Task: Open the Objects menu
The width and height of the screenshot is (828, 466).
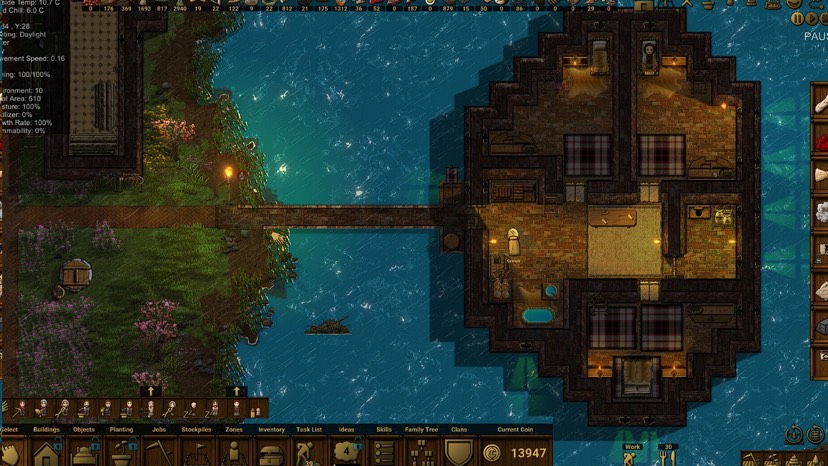Action: (x=84, y=452)
